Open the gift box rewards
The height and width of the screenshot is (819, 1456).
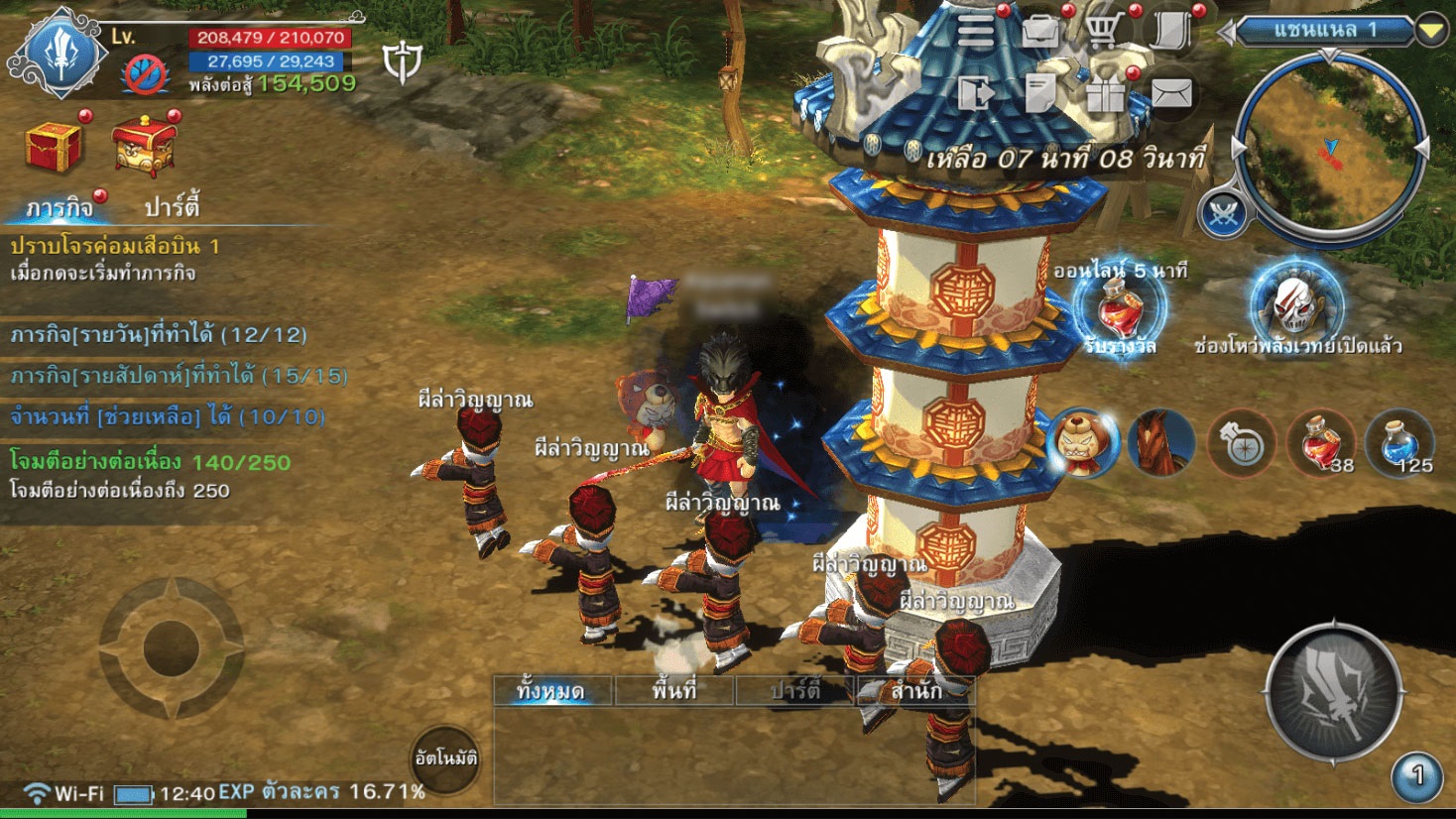1105,94
